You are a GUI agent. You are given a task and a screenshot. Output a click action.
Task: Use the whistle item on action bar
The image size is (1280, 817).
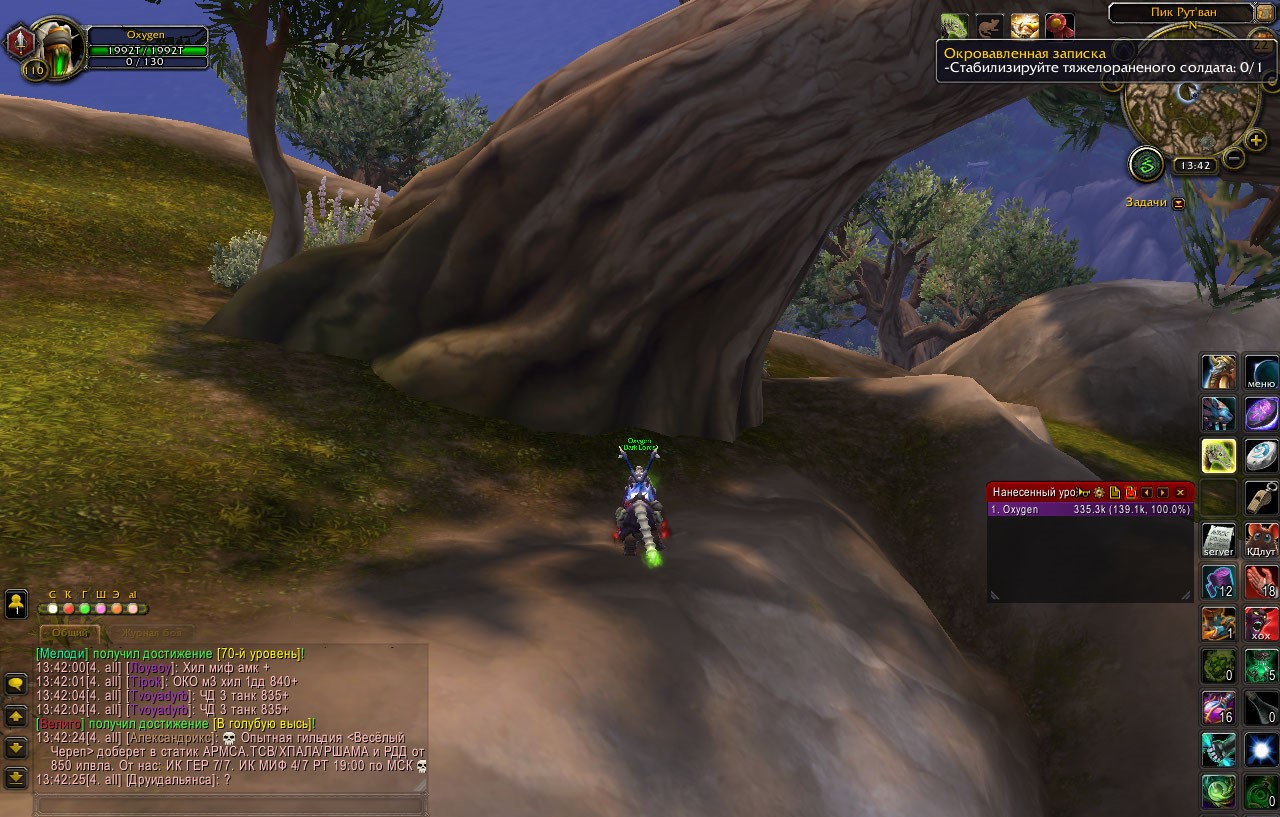point(1261,497)
